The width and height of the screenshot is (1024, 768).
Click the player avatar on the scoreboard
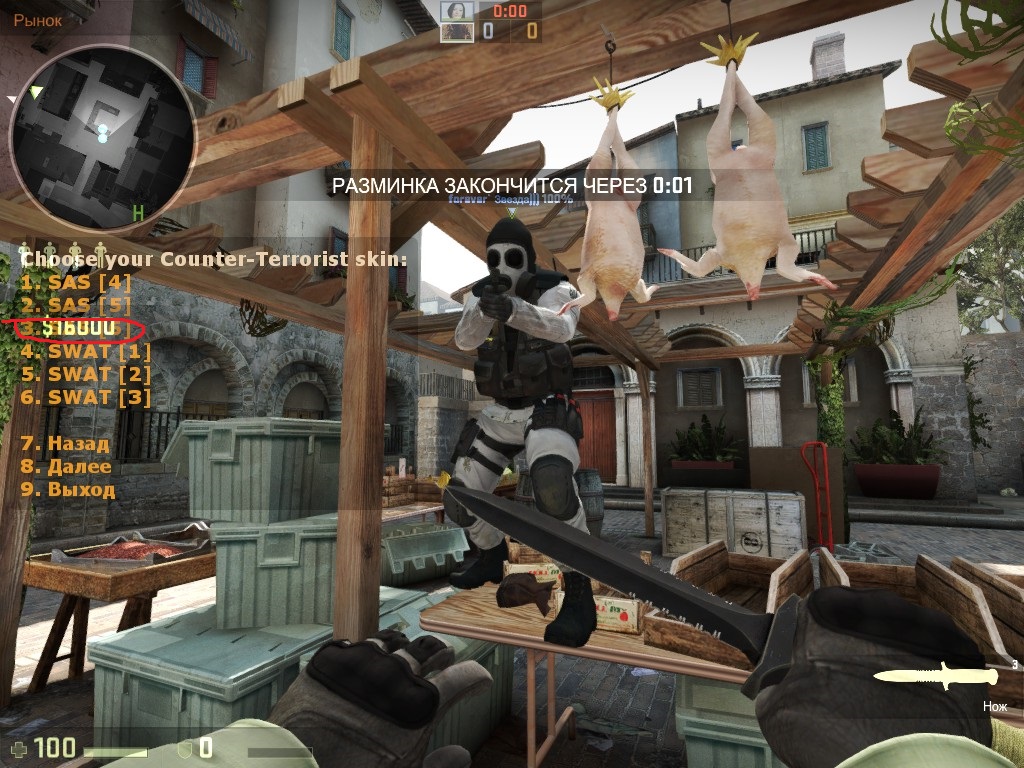tap(457, 11)
